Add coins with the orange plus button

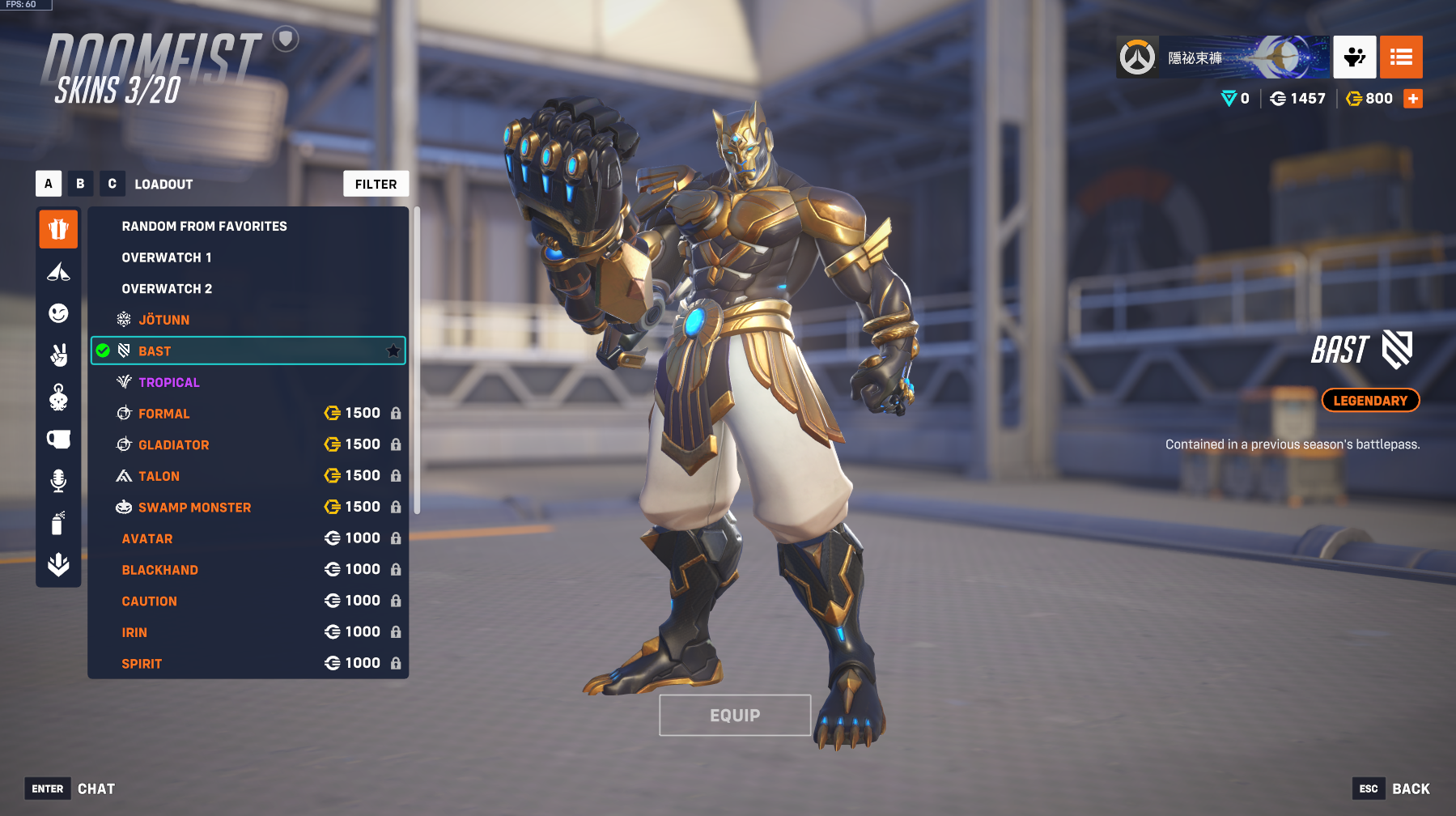[x=1413, y=99]
